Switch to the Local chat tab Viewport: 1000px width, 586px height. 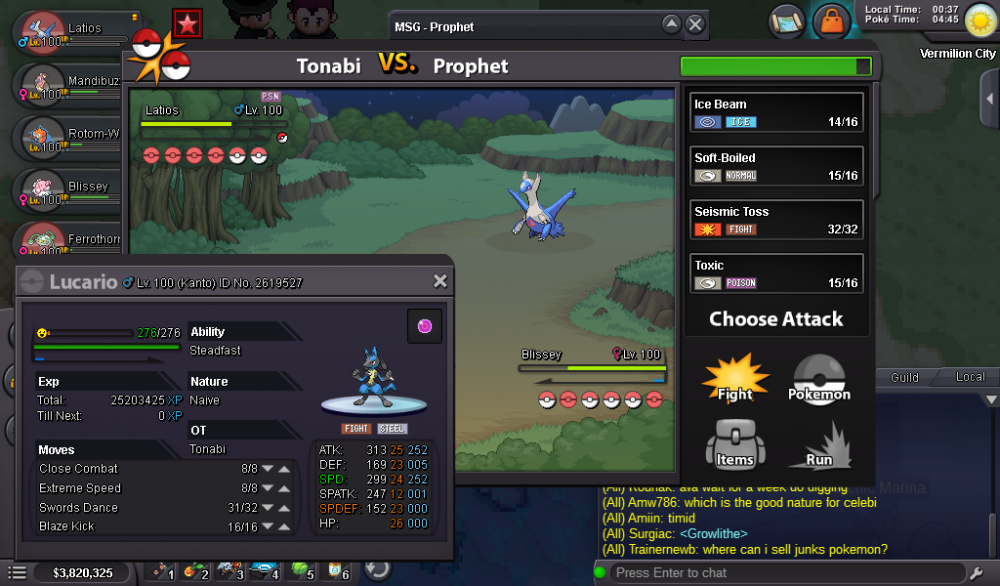[x=970, y=377]
